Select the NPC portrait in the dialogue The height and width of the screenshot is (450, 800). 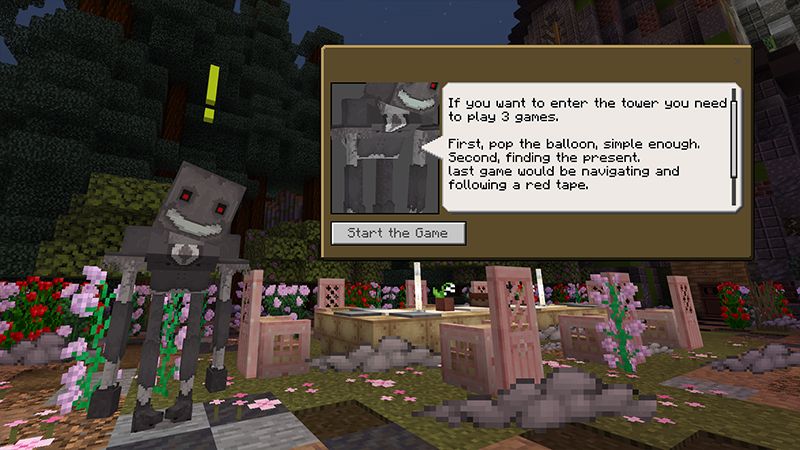(384, 147)
